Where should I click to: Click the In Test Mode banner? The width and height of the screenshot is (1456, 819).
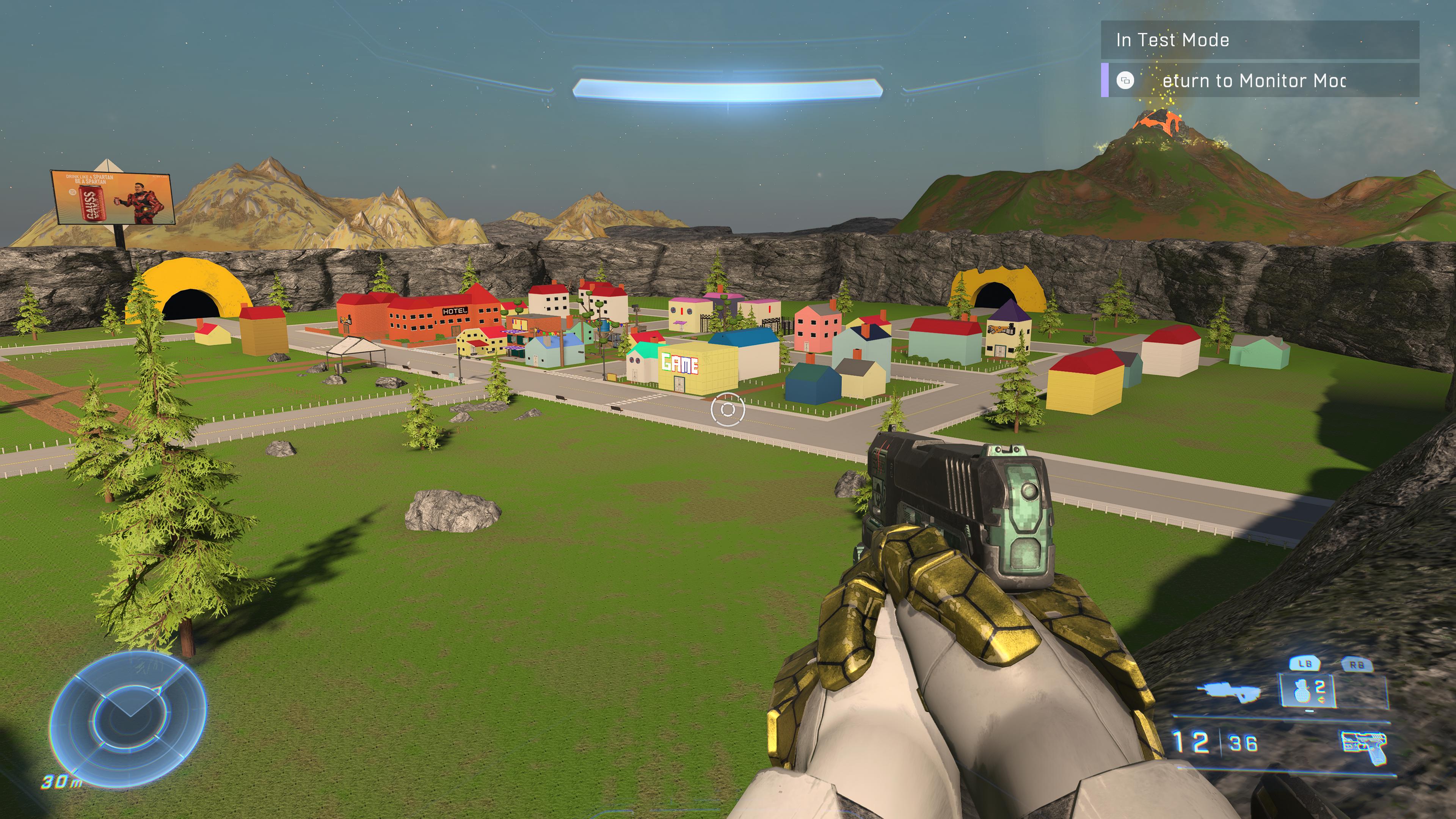[1259, 40]
